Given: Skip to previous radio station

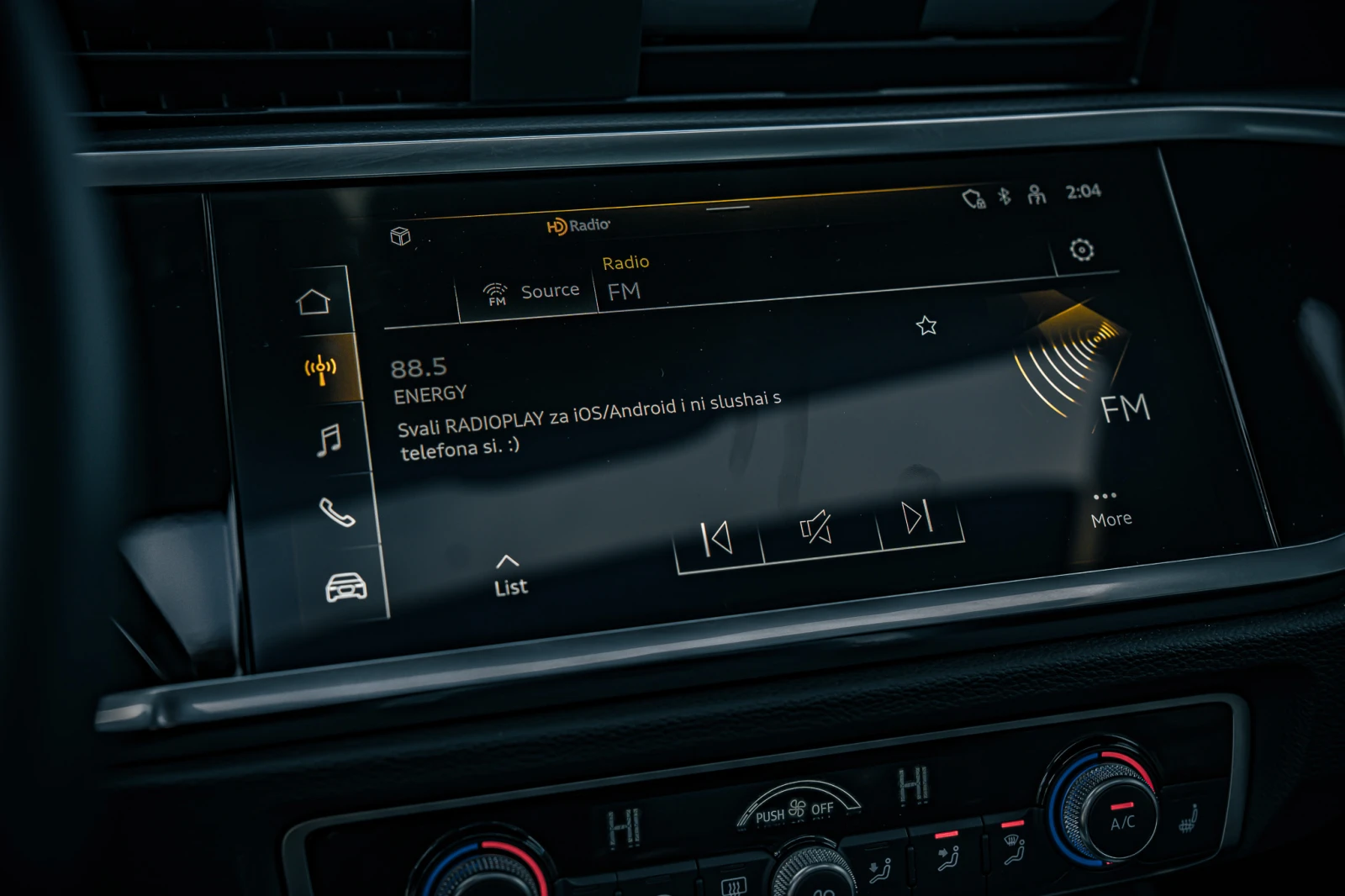Looking at the screenshot, I should pos(716,539).
